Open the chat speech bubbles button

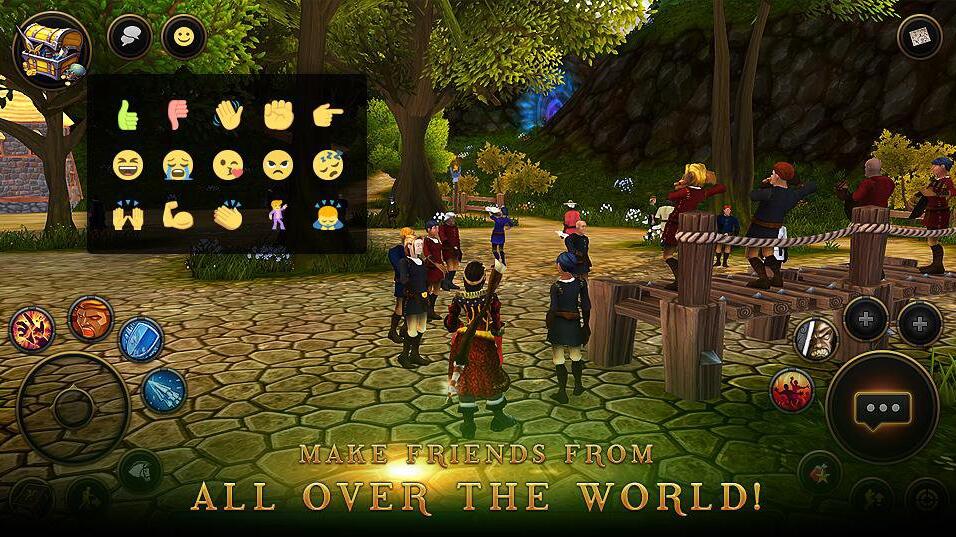[130, 37]
